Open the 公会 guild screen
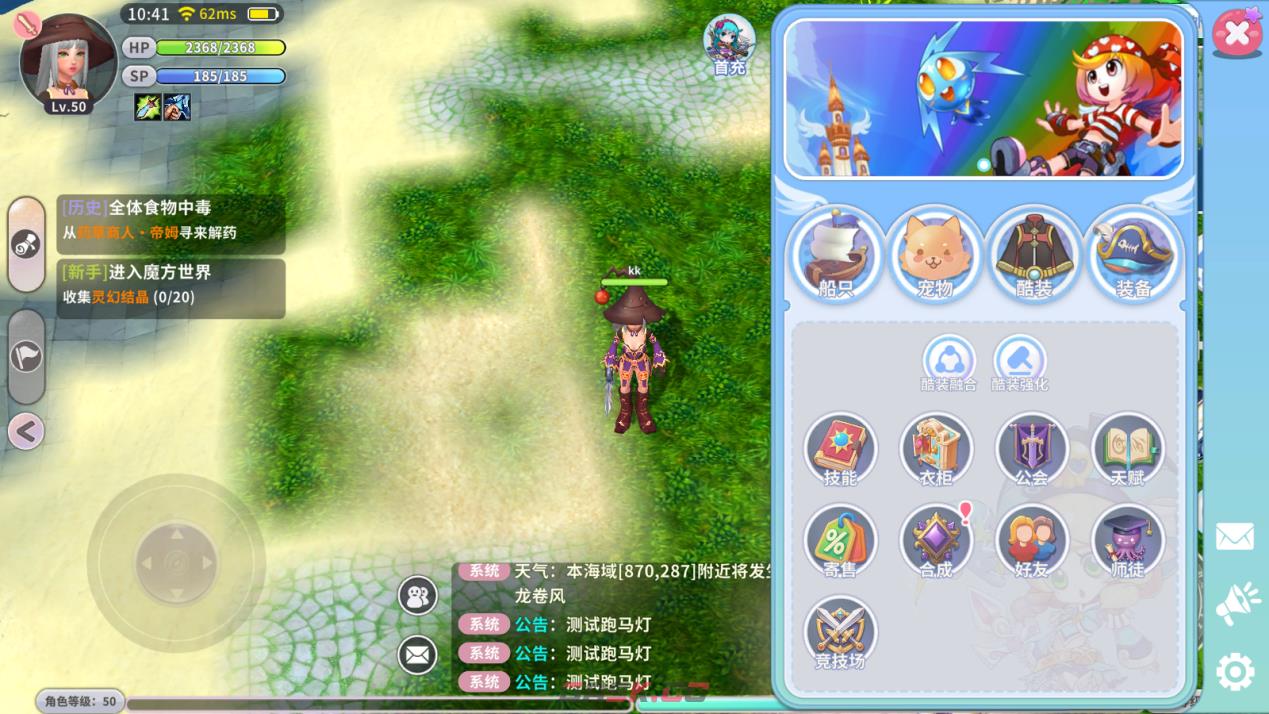The width and height of the screenshot is (1269, 714). point(1031,449)
